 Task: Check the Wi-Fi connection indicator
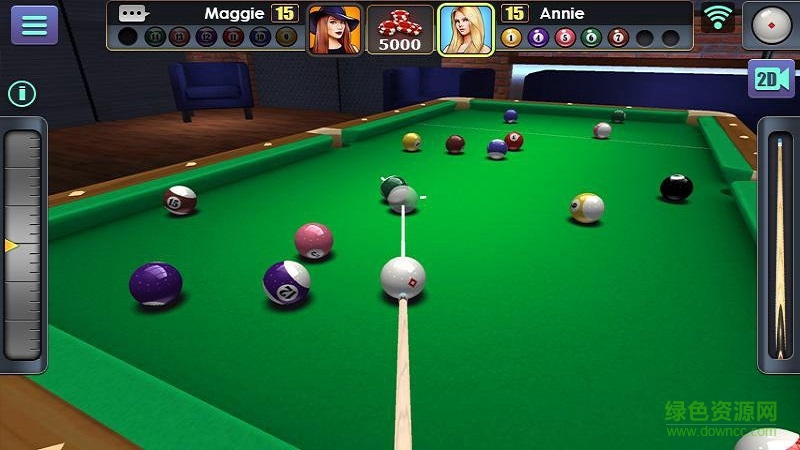717,17
